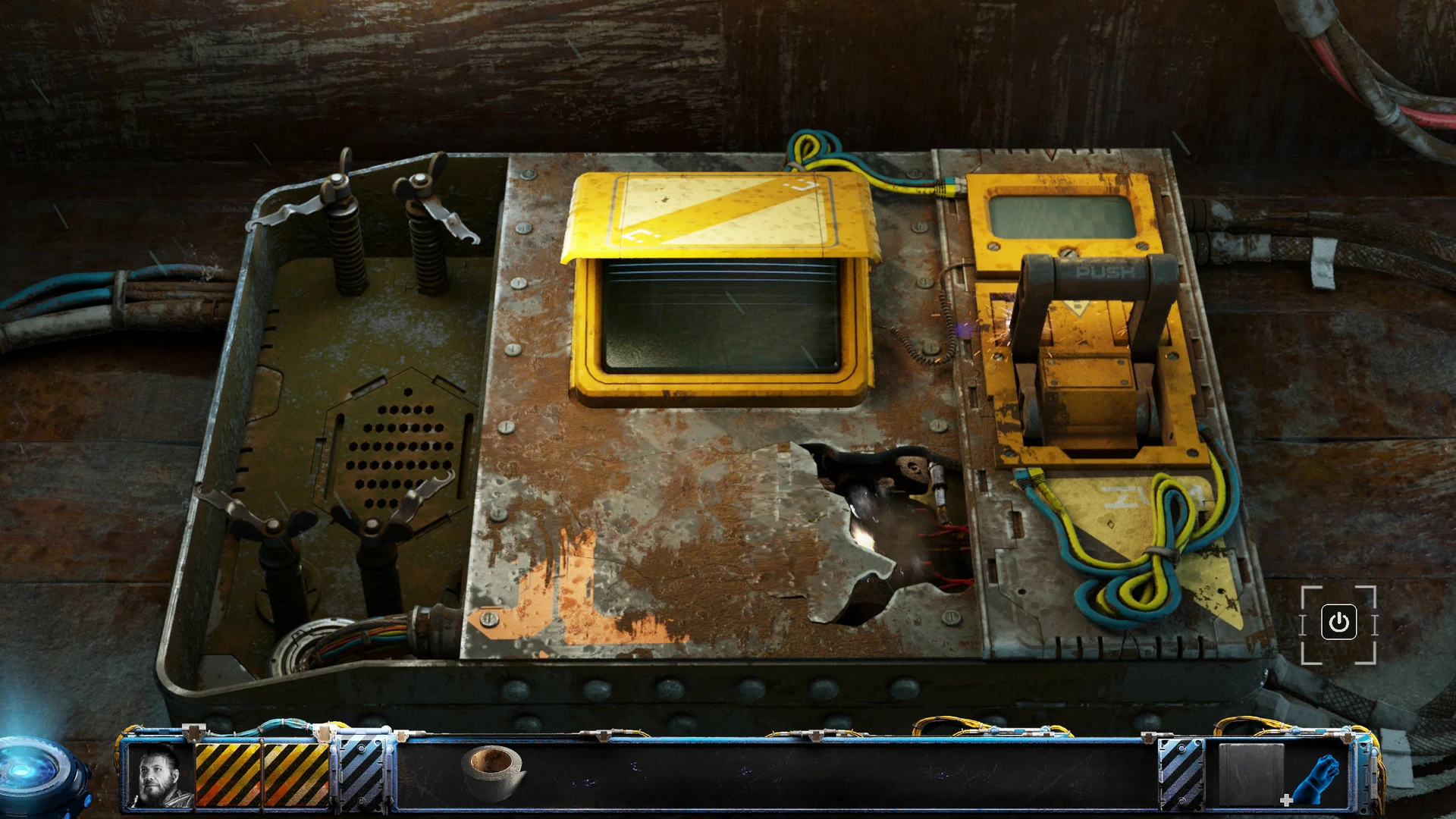Open the gray metal plate slot

pos(1250,774)
